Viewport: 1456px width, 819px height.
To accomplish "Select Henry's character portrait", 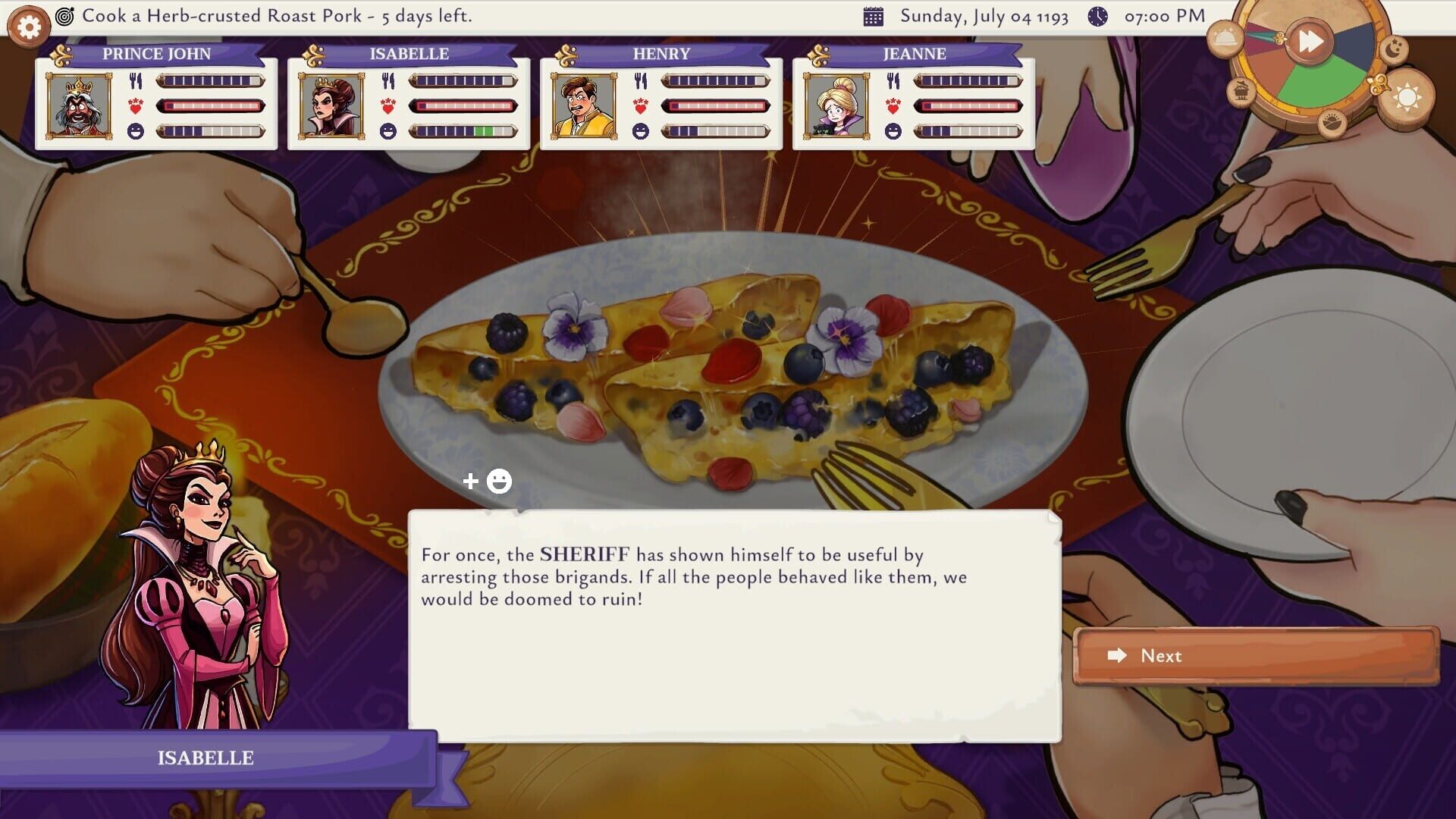I will tap(583, 105).
